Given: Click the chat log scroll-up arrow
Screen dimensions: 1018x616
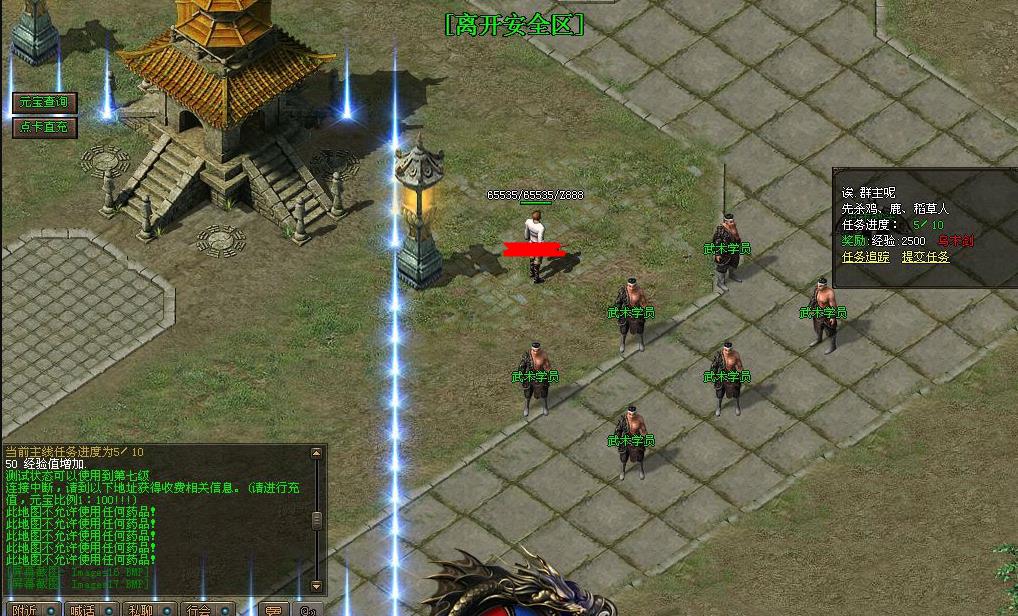Looking at the screenshot, I should click(317, 454).
